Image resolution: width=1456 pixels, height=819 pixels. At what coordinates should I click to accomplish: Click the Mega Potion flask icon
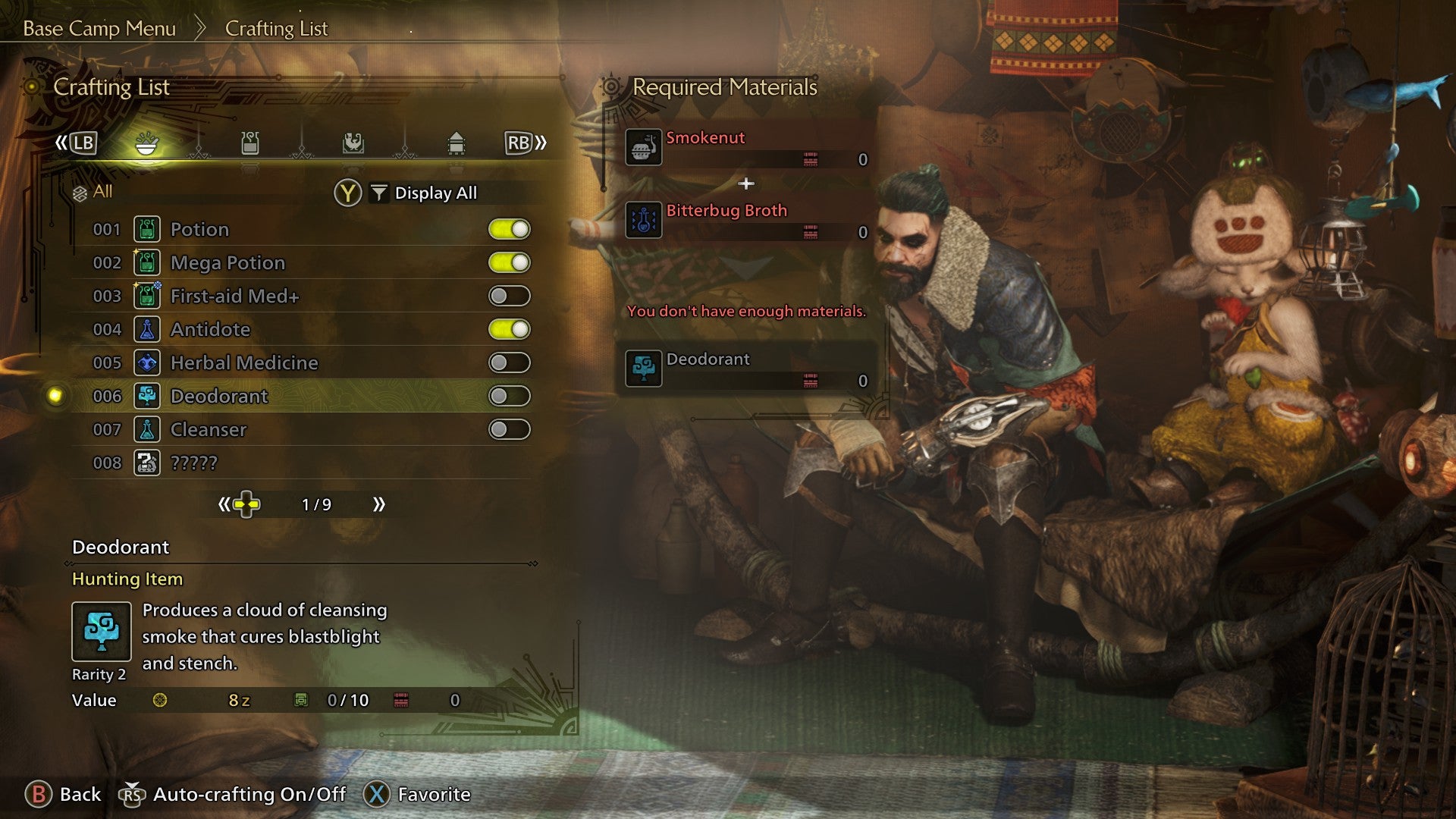click(x=148, y=262)
